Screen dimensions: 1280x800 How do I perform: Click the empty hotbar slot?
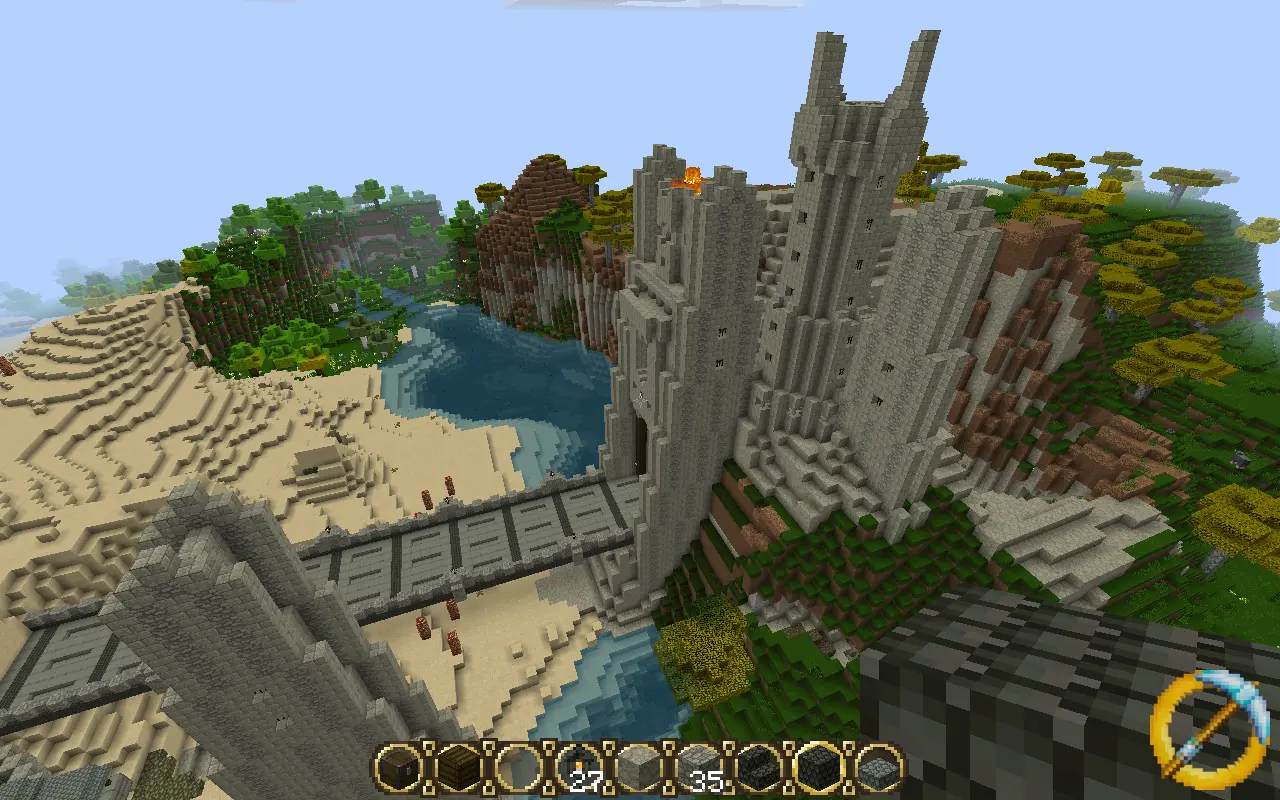(519, 768)
